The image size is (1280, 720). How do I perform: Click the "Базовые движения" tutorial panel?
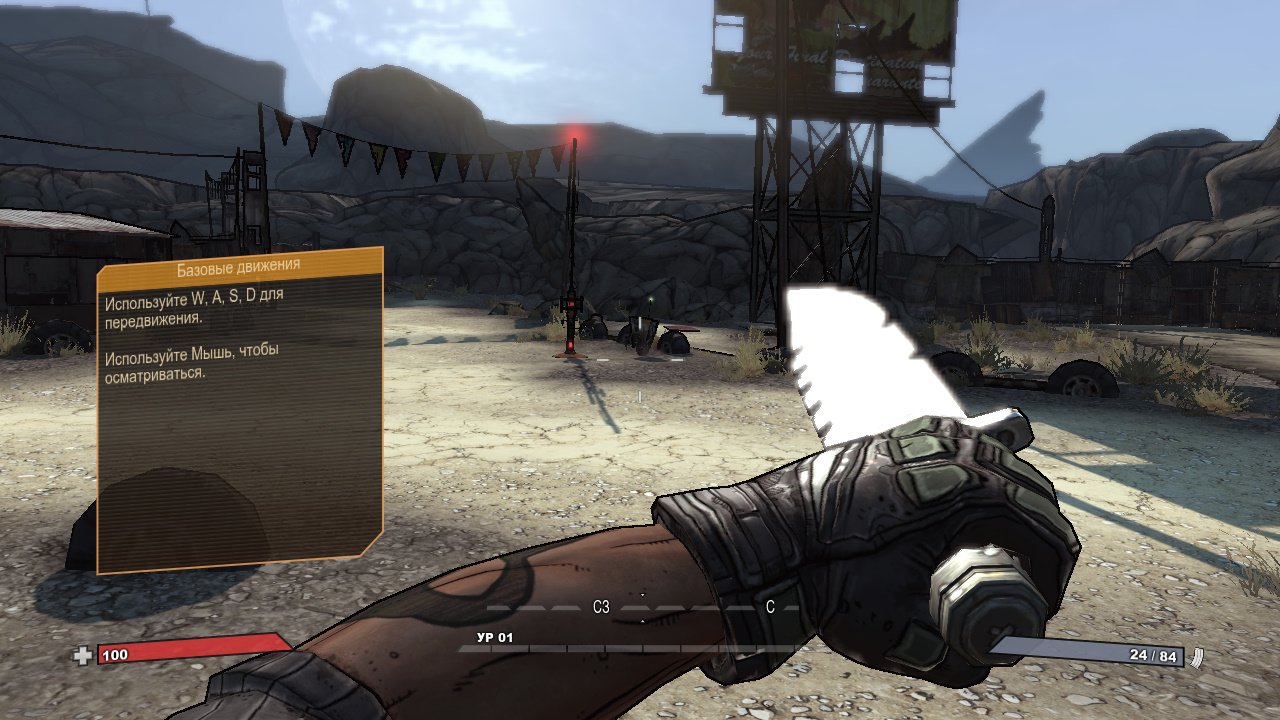point(240,410)
